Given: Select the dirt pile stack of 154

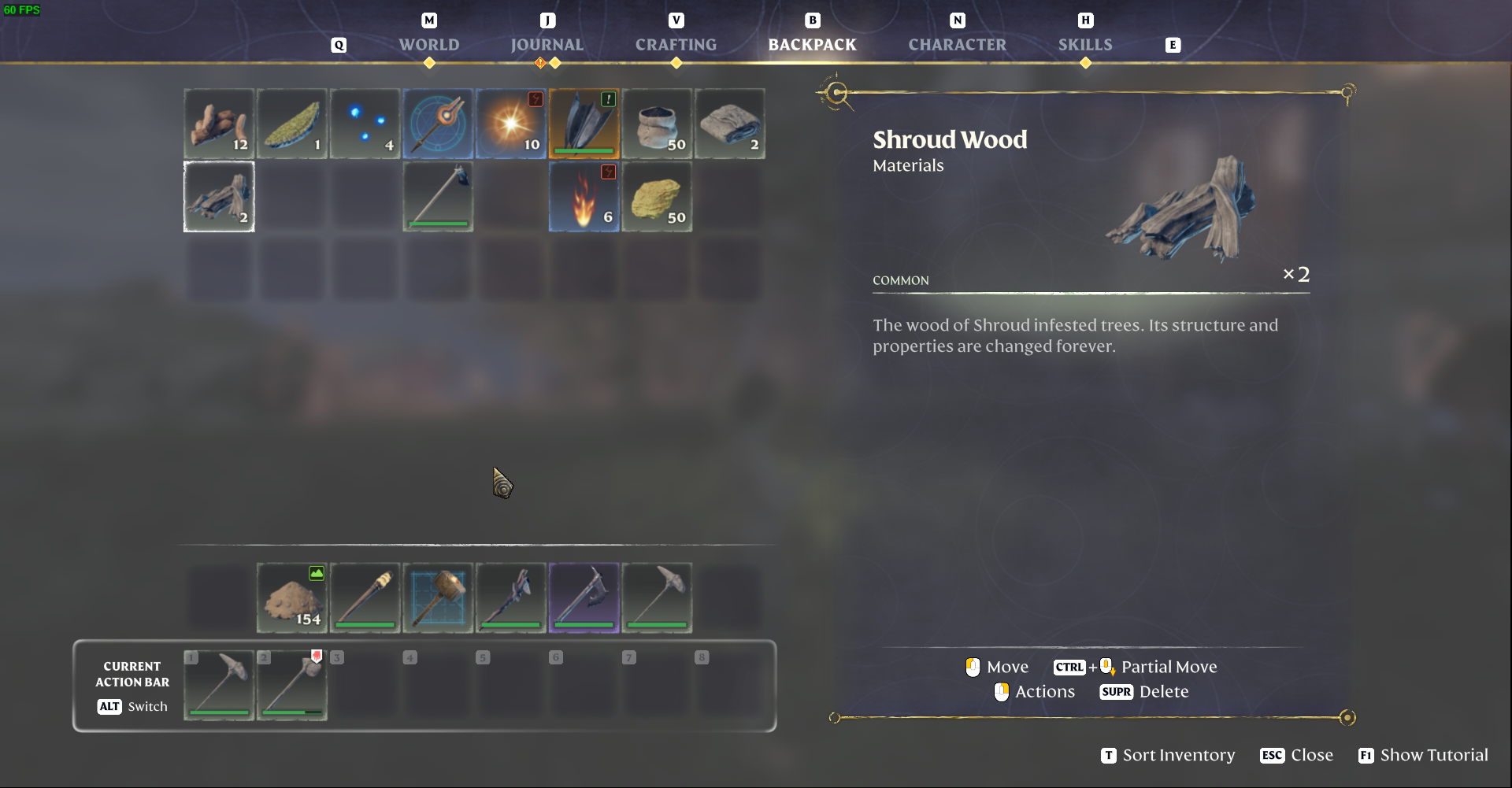Looking at the screenshot, I should click(x=292, y=597).
